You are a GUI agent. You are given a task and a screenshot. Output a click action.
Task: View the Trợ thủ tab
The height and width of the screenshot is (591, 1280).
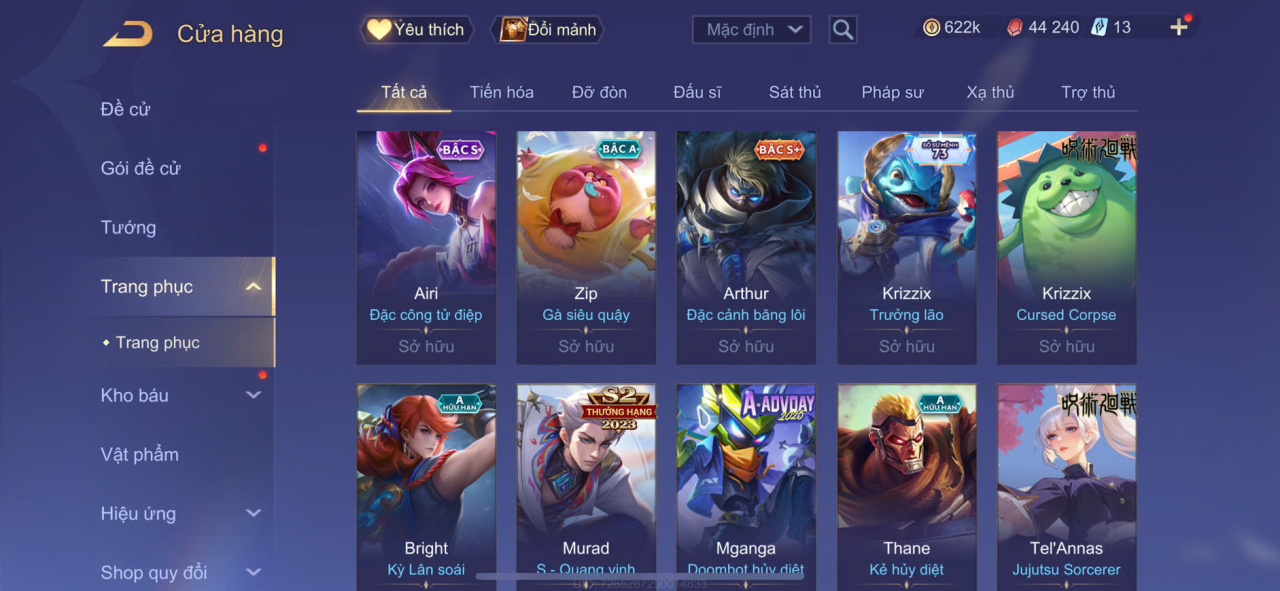[1088, 92]
